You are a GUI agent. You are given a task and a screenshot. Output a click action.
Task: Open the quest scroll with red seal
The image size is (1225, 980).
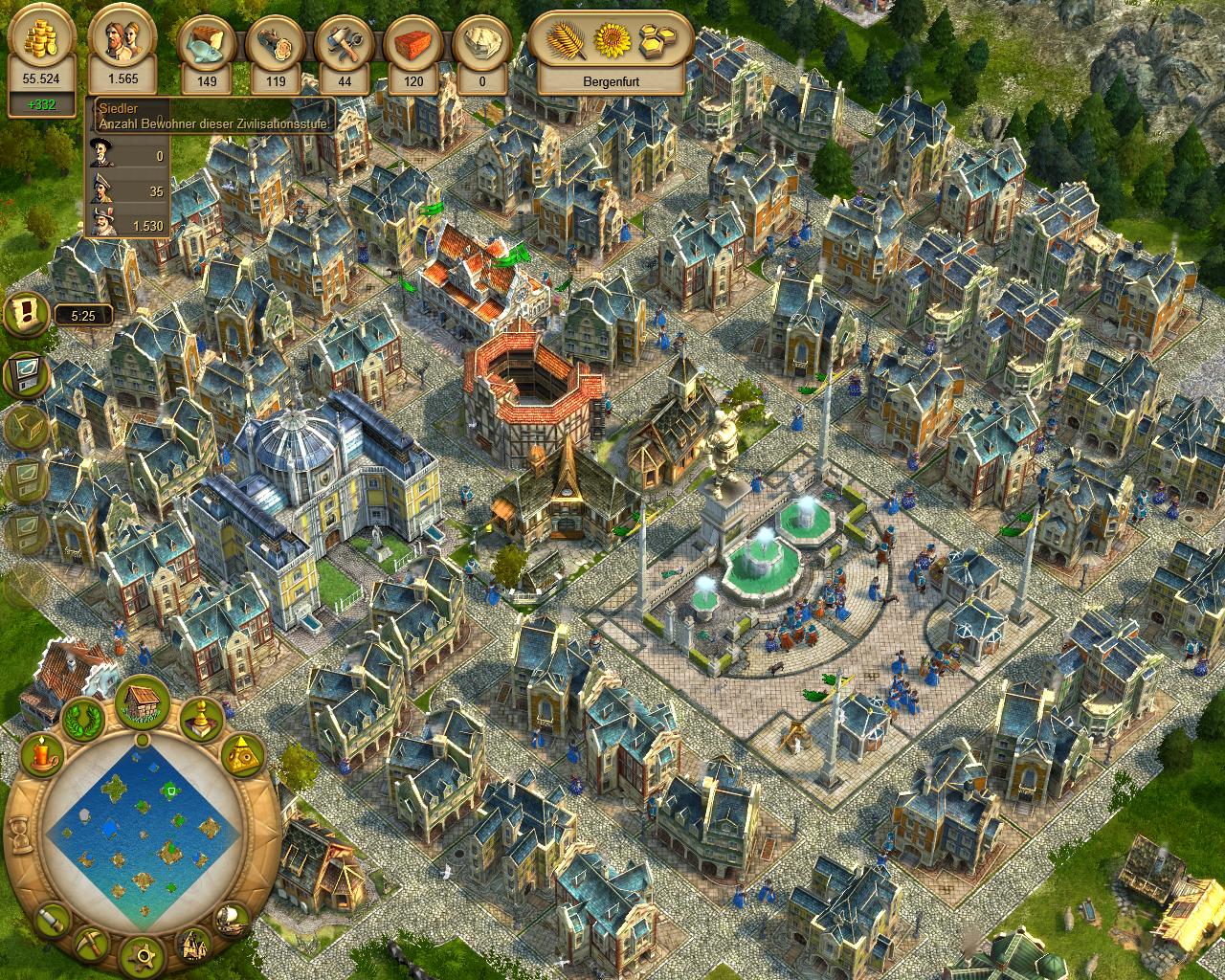24,314
